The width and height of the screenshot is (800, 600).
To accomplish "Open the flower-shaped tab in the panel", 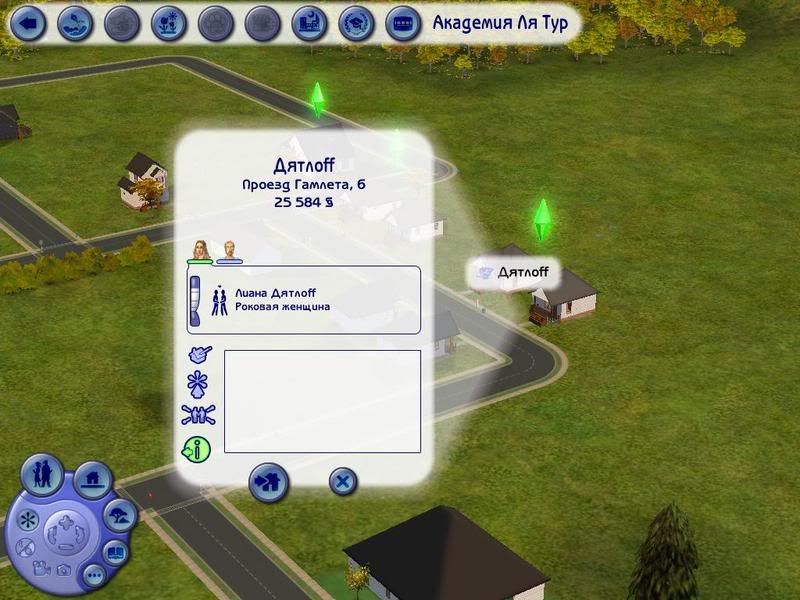I will (x=198, y=384).
